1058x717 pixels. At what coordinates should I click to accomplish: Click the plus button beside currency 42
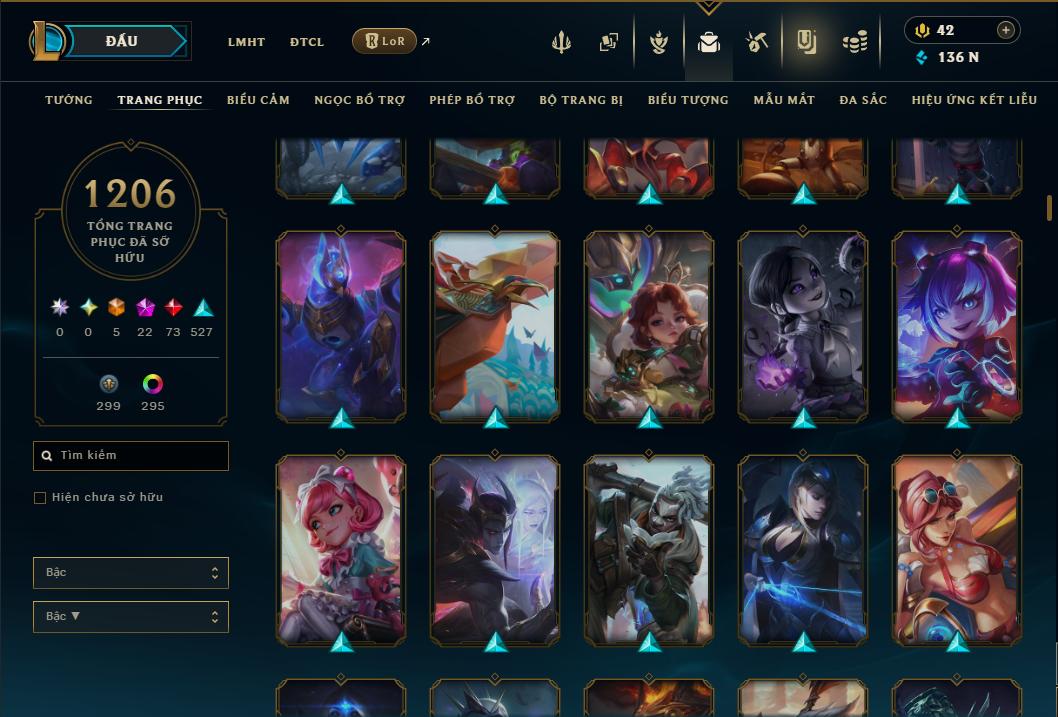[x=1006, y=30]
